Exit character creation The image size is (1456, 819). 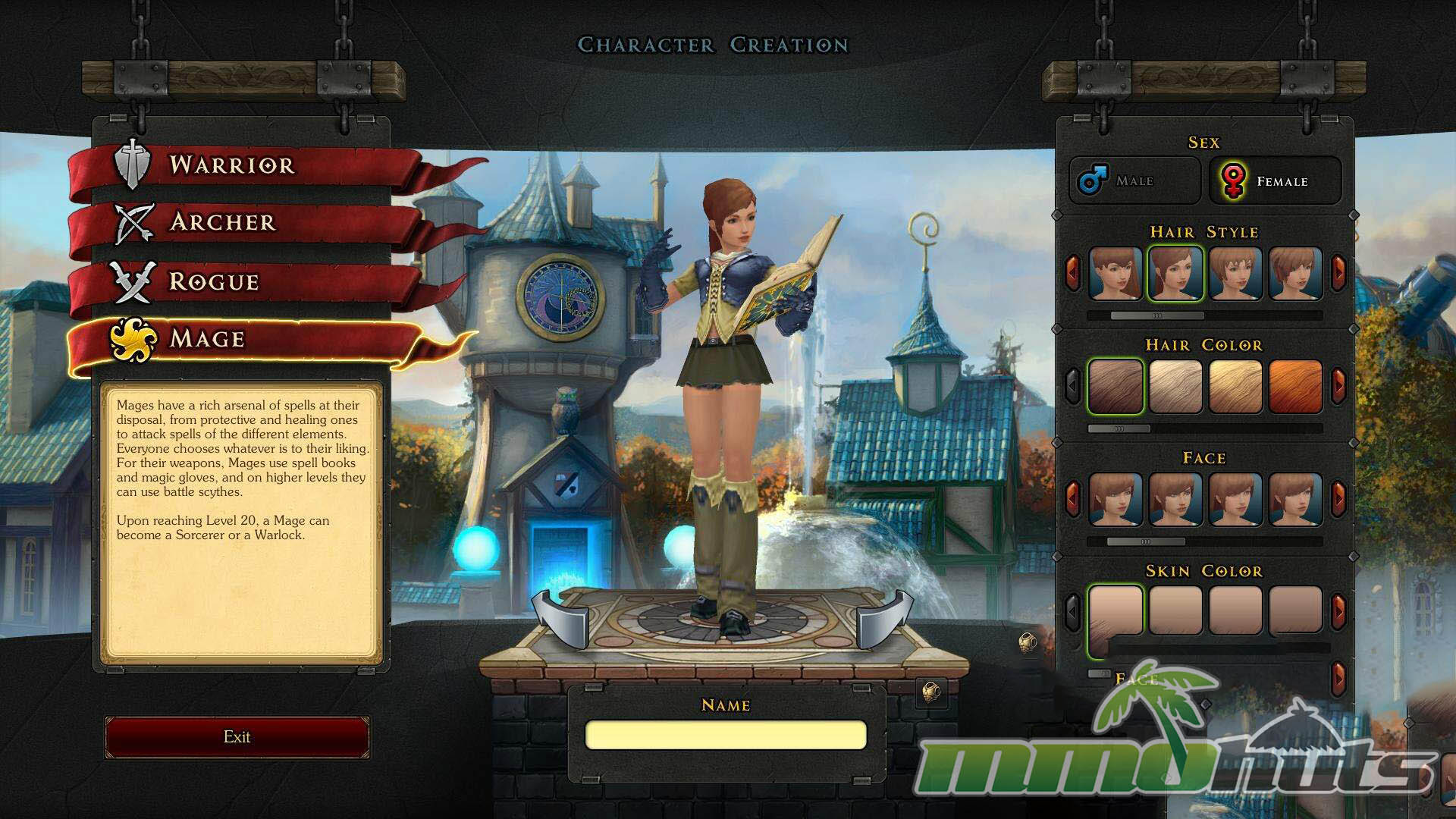(x=237, y=737)
